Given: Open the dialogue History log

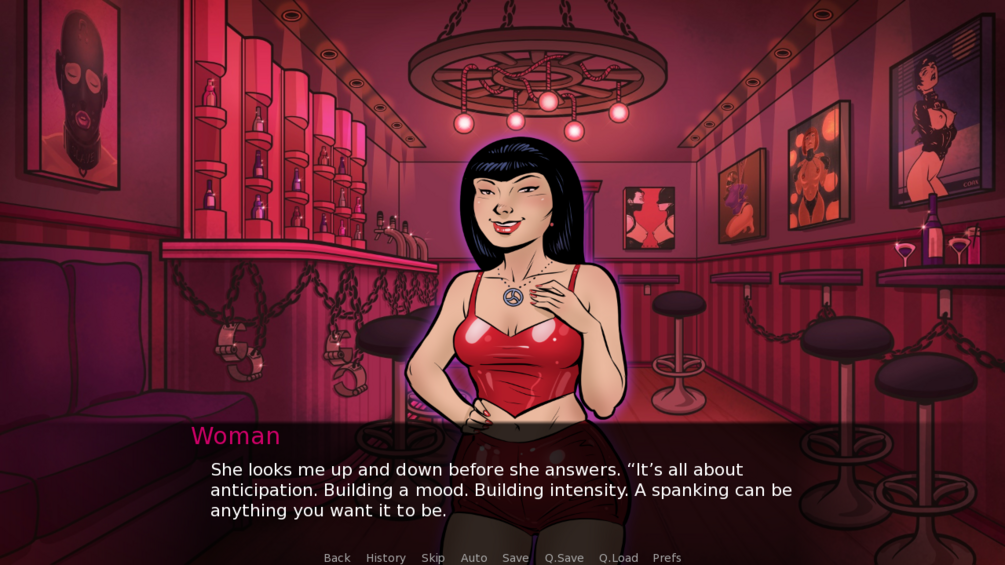Looking at the screenshot, I should 386,558.
